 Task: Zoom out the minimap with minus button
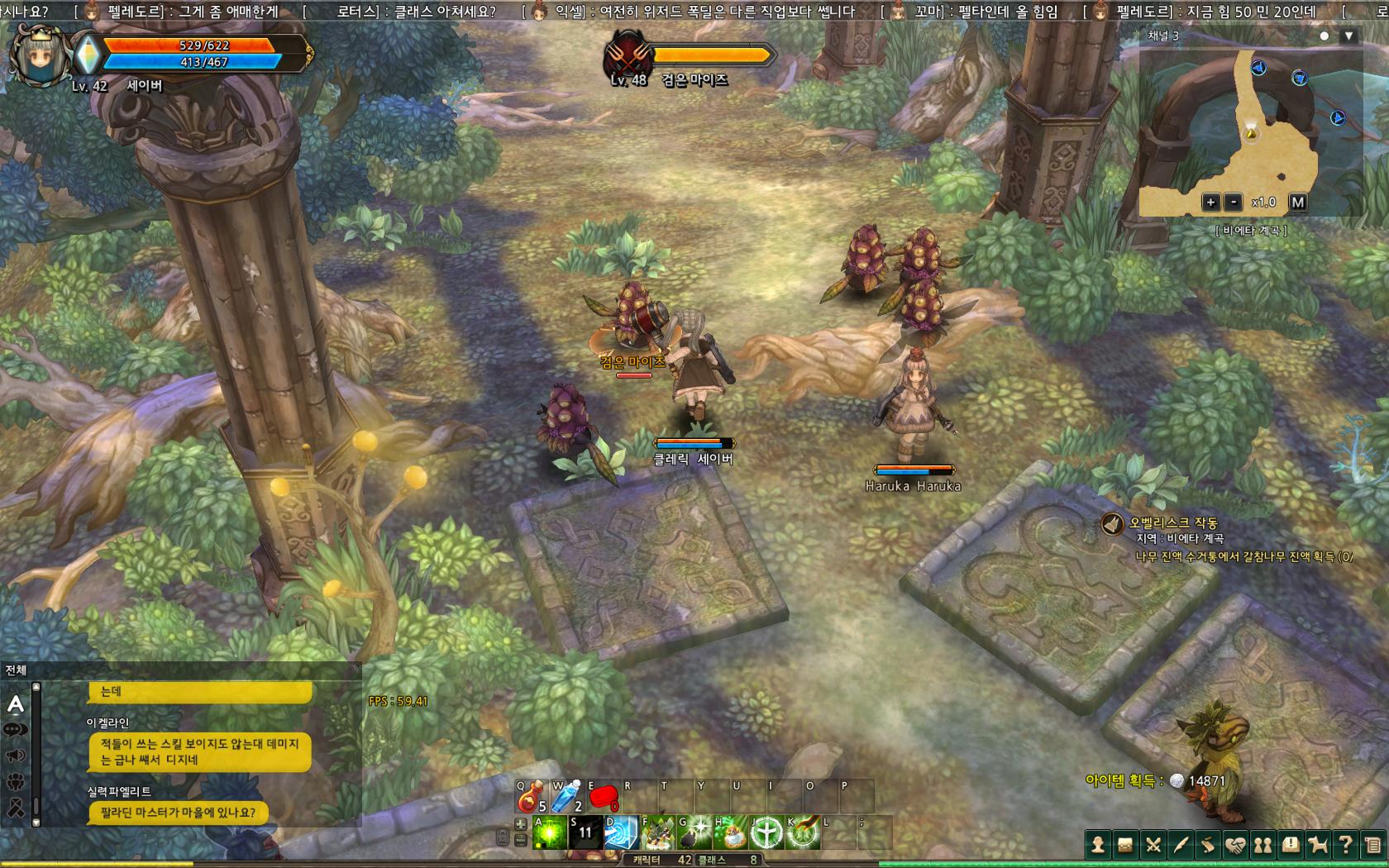pos(1234,202)
